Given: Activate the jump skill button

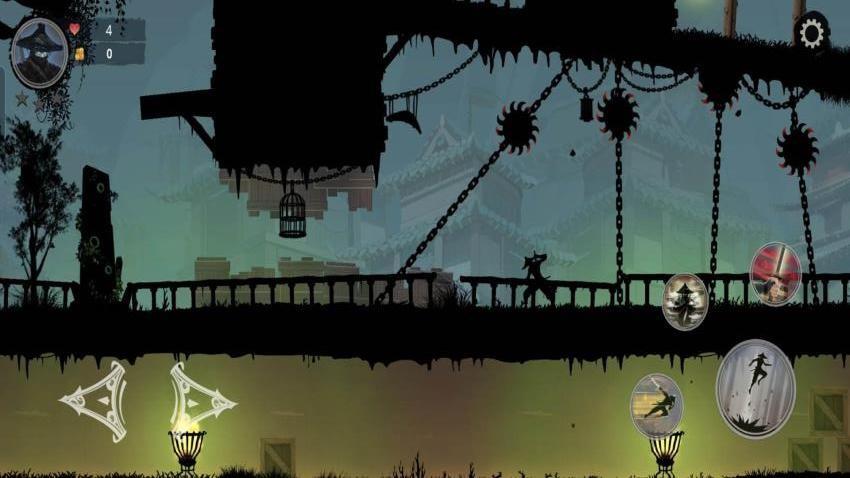Looking at the screenshot, I should 755,387.
